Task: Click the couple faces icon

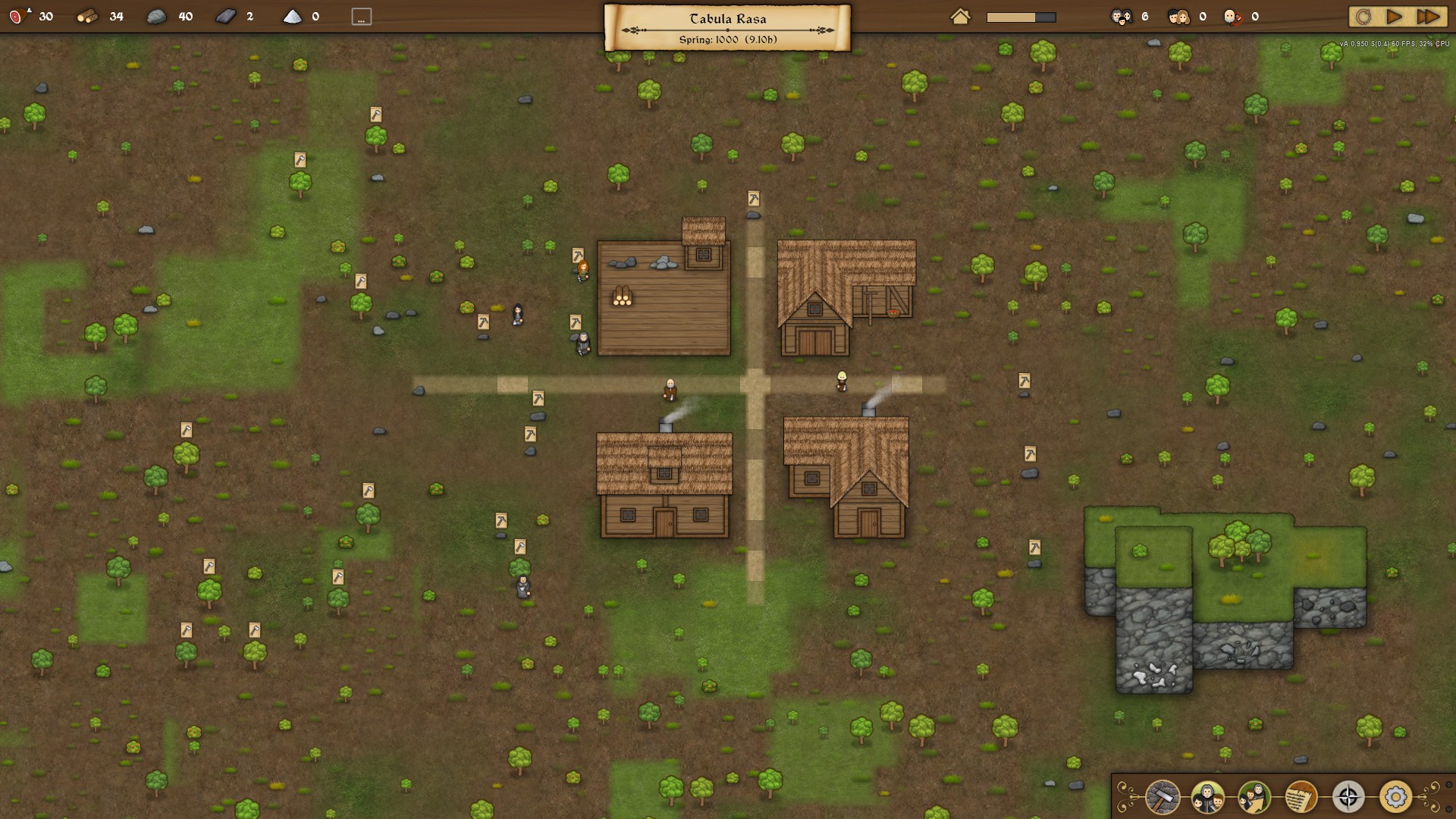Action: [x=1178, y=17]
